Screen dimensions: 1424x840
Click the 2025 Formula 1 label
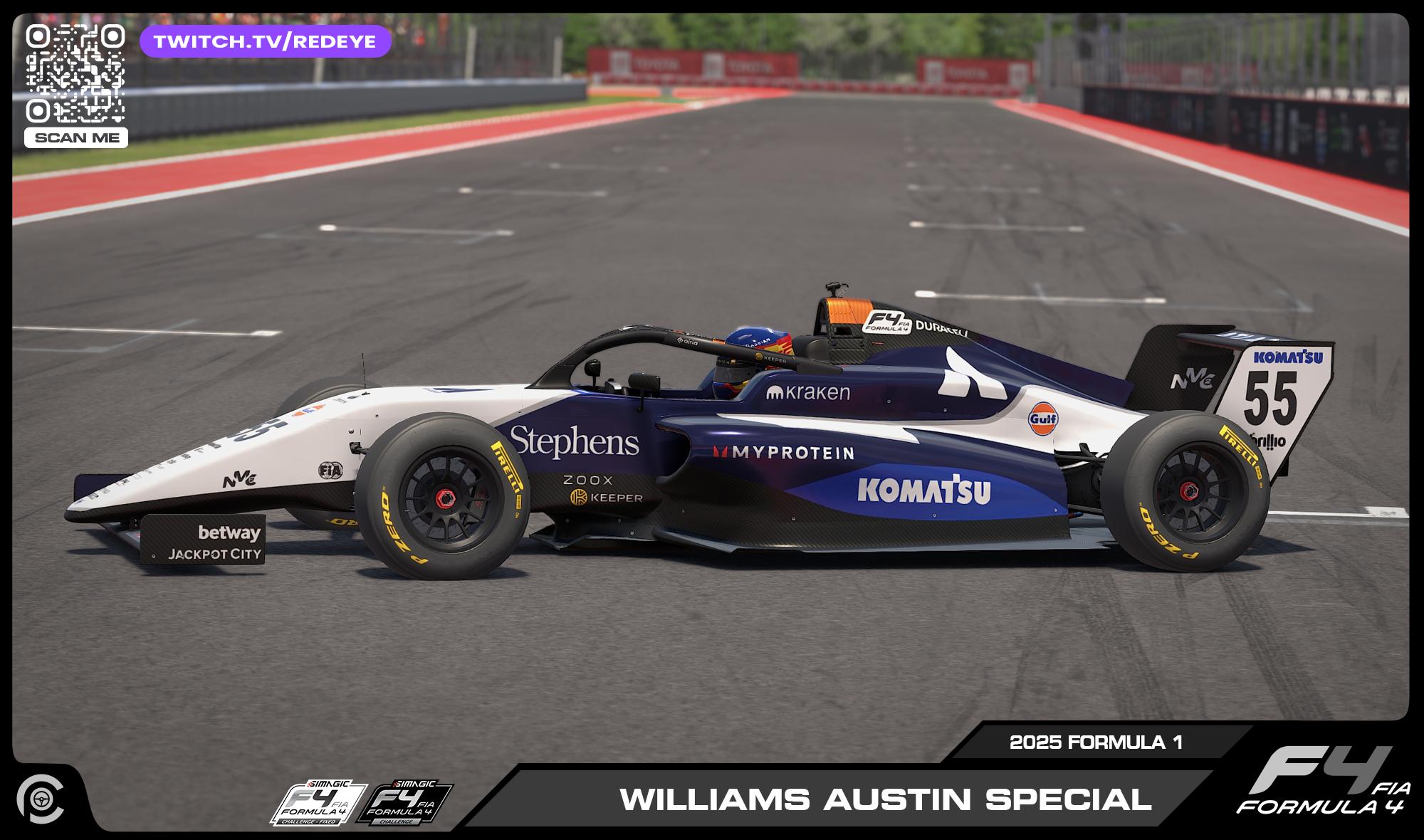(1096, 742)
